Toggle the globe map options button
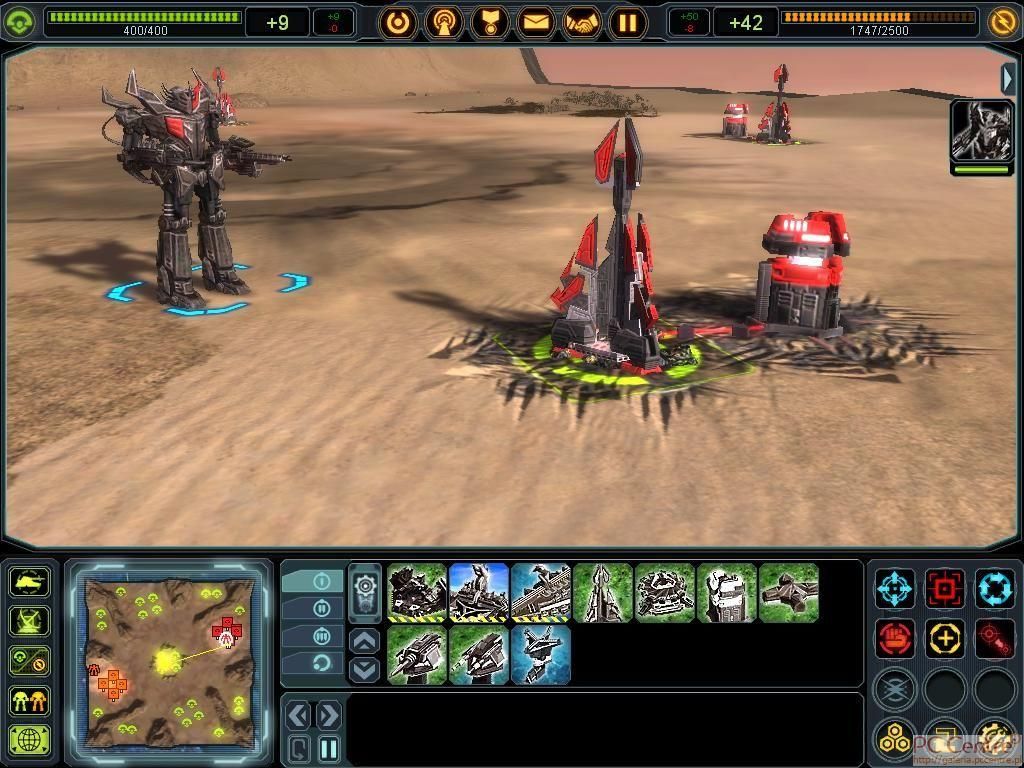 pyautogui.click(x=30, y=741)
